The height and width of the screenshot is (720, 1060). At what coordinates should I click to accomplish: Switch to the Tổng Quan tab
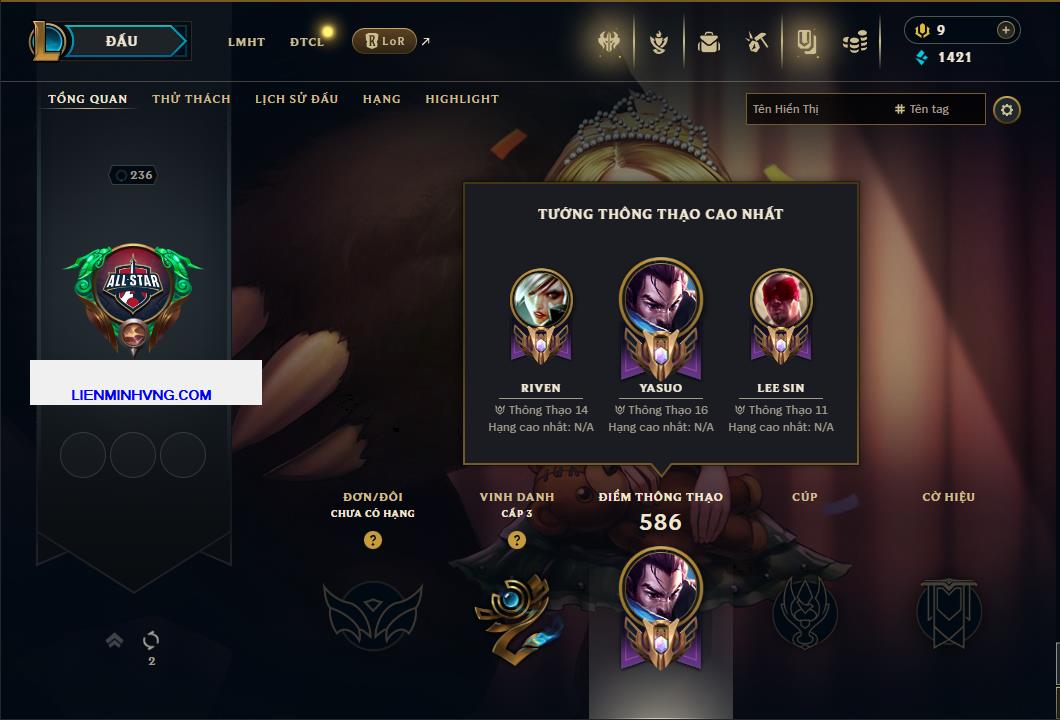(x=88, y=99)
